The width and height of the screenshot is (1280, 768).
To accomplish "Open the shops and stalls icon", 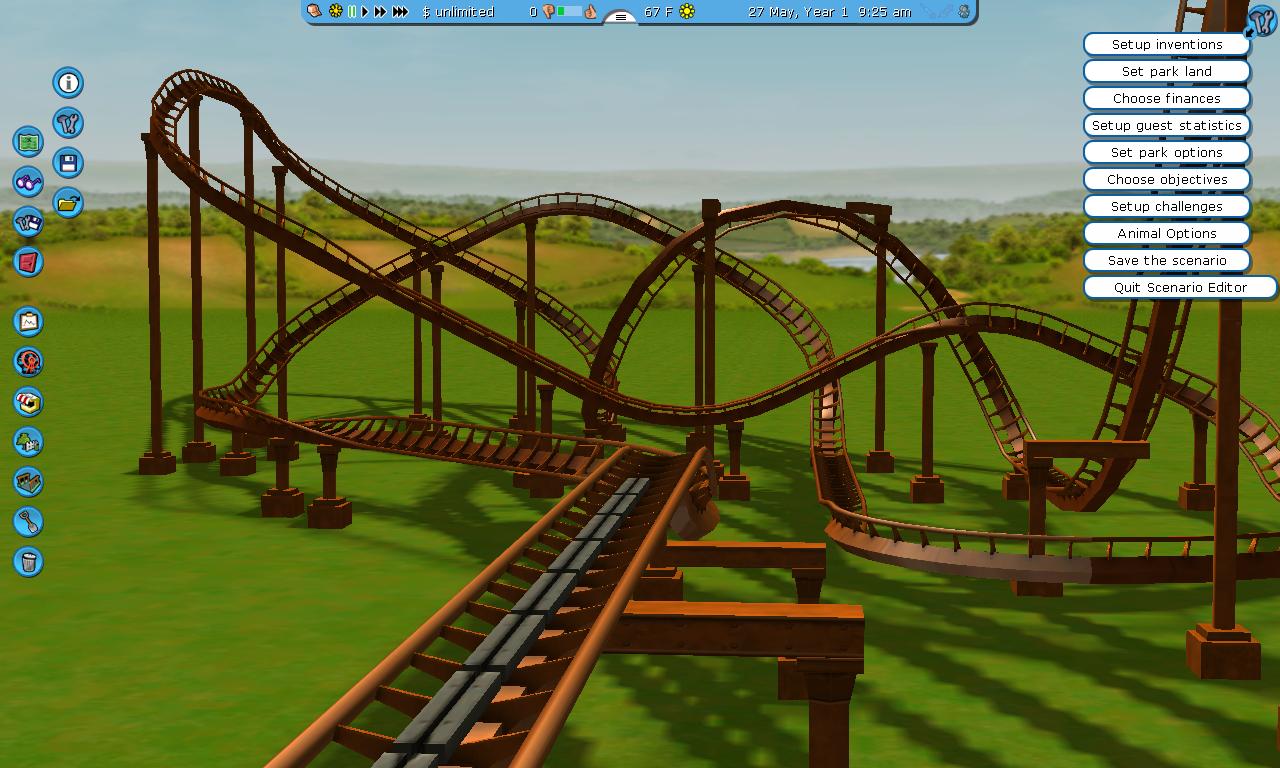I will point(28,402).
